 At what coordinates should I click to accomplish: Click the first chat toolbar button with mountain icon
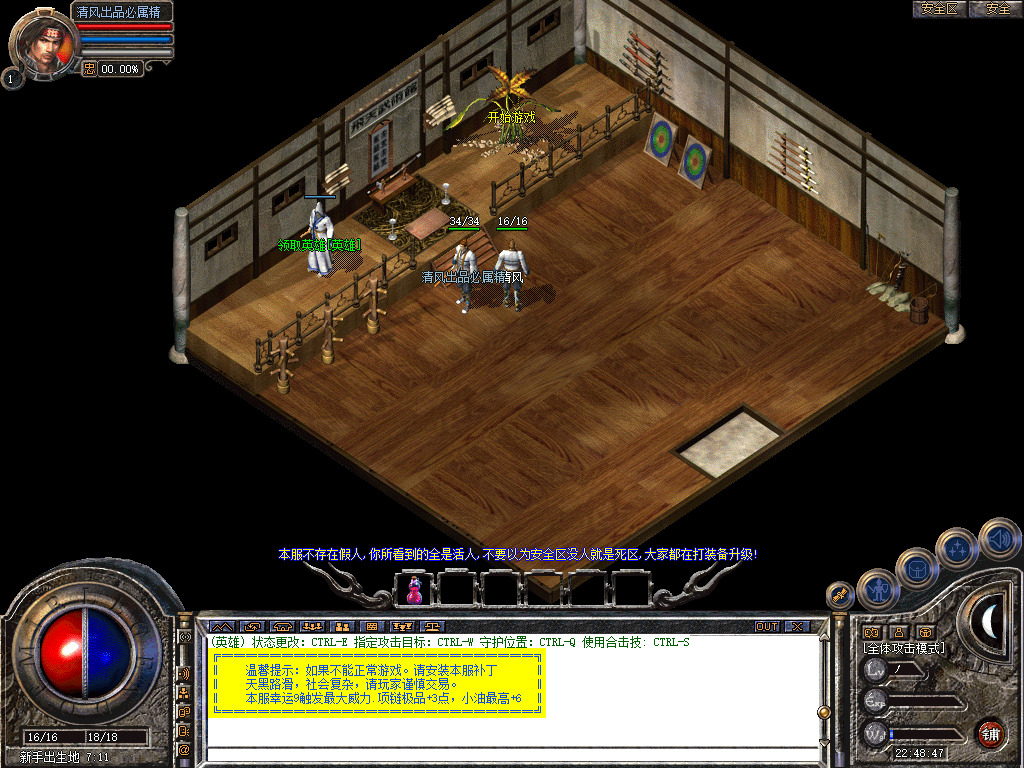pyautogui.click(x=221, y=627)
